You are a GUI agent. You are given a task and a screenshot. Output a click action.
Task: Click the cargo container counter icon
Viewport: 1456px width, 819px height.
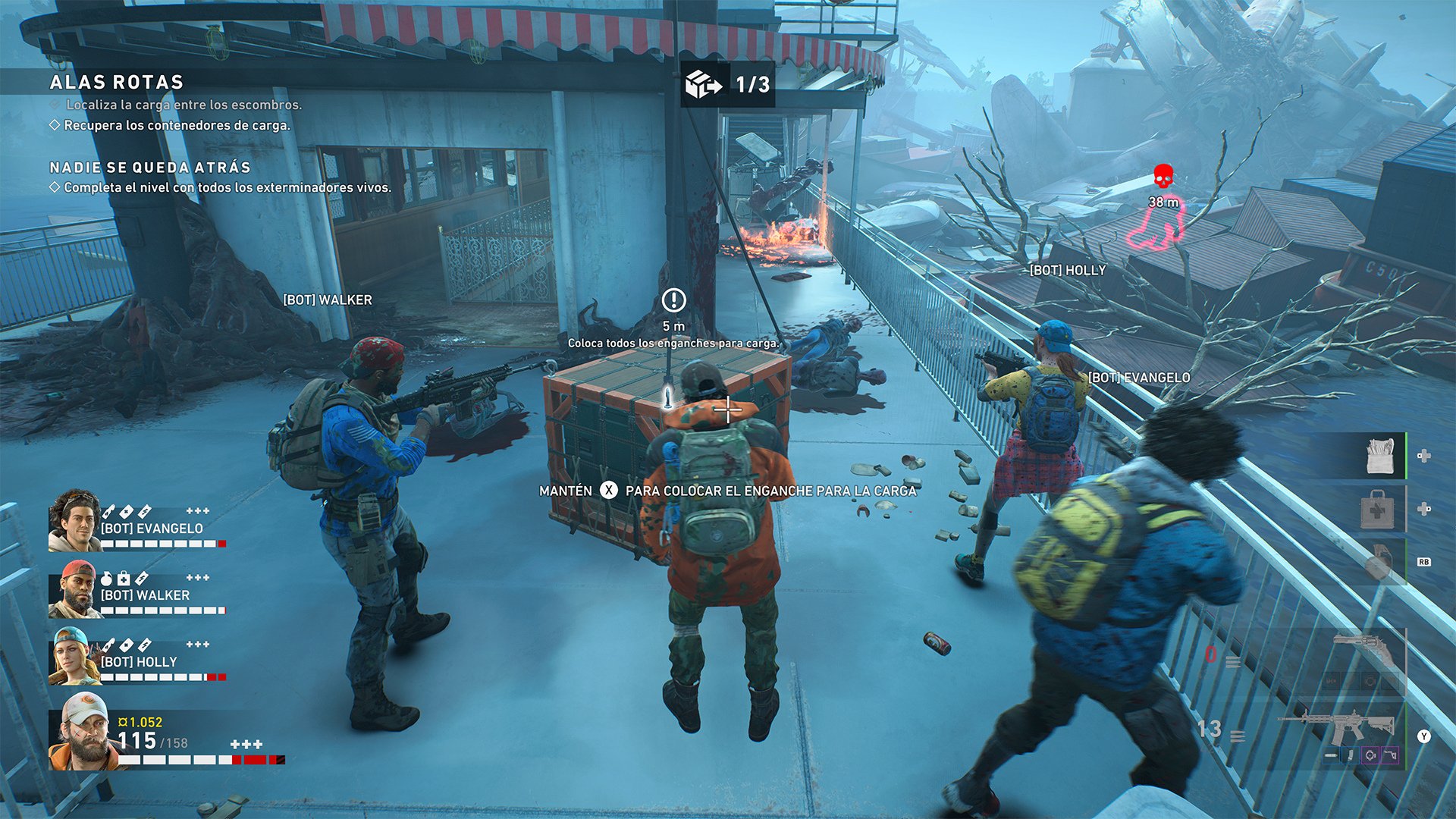click(x=704, y=84)
